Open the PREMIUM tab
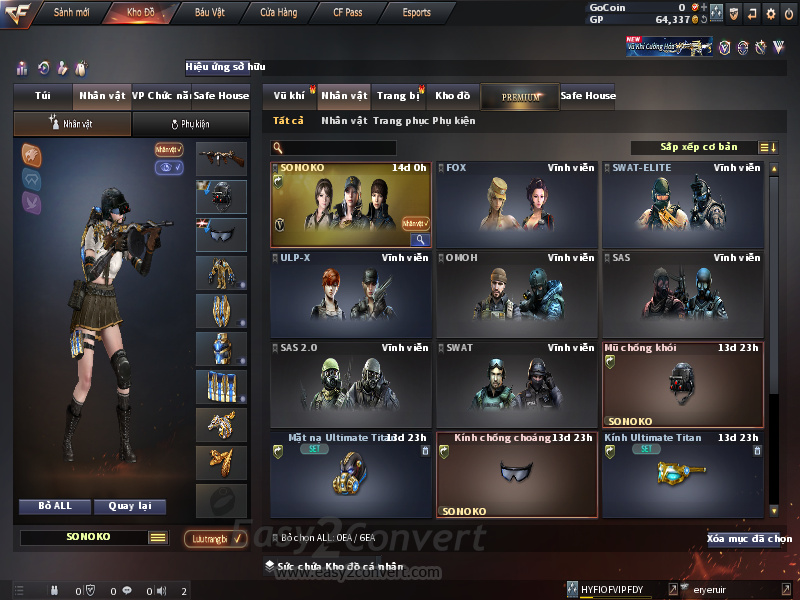 pos(520,96)
